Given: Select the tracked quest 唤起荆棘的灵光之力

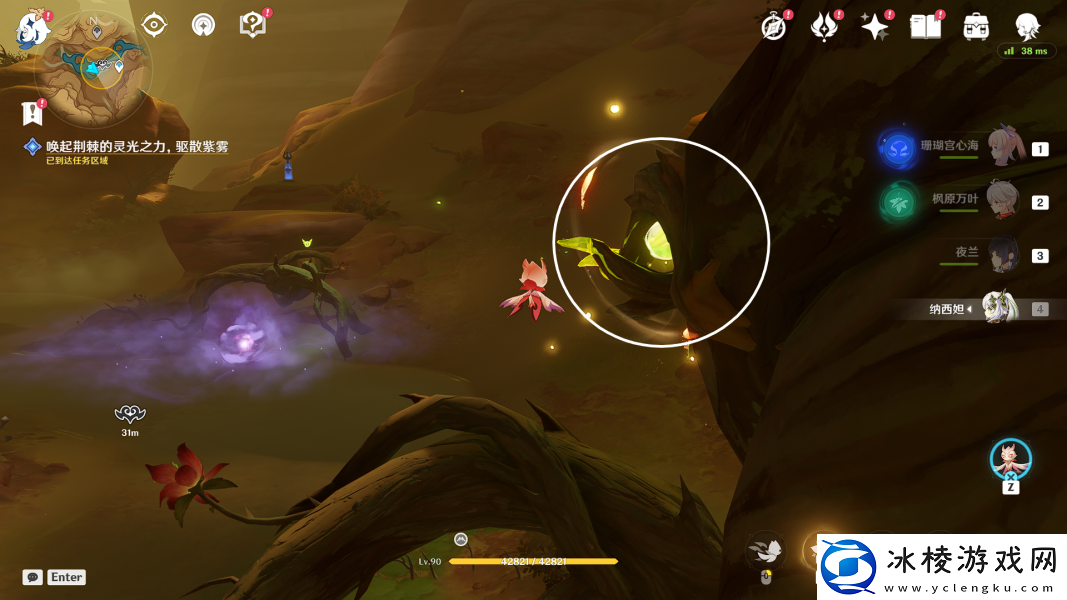Looking at the screenshot, I should coord(137,147).
